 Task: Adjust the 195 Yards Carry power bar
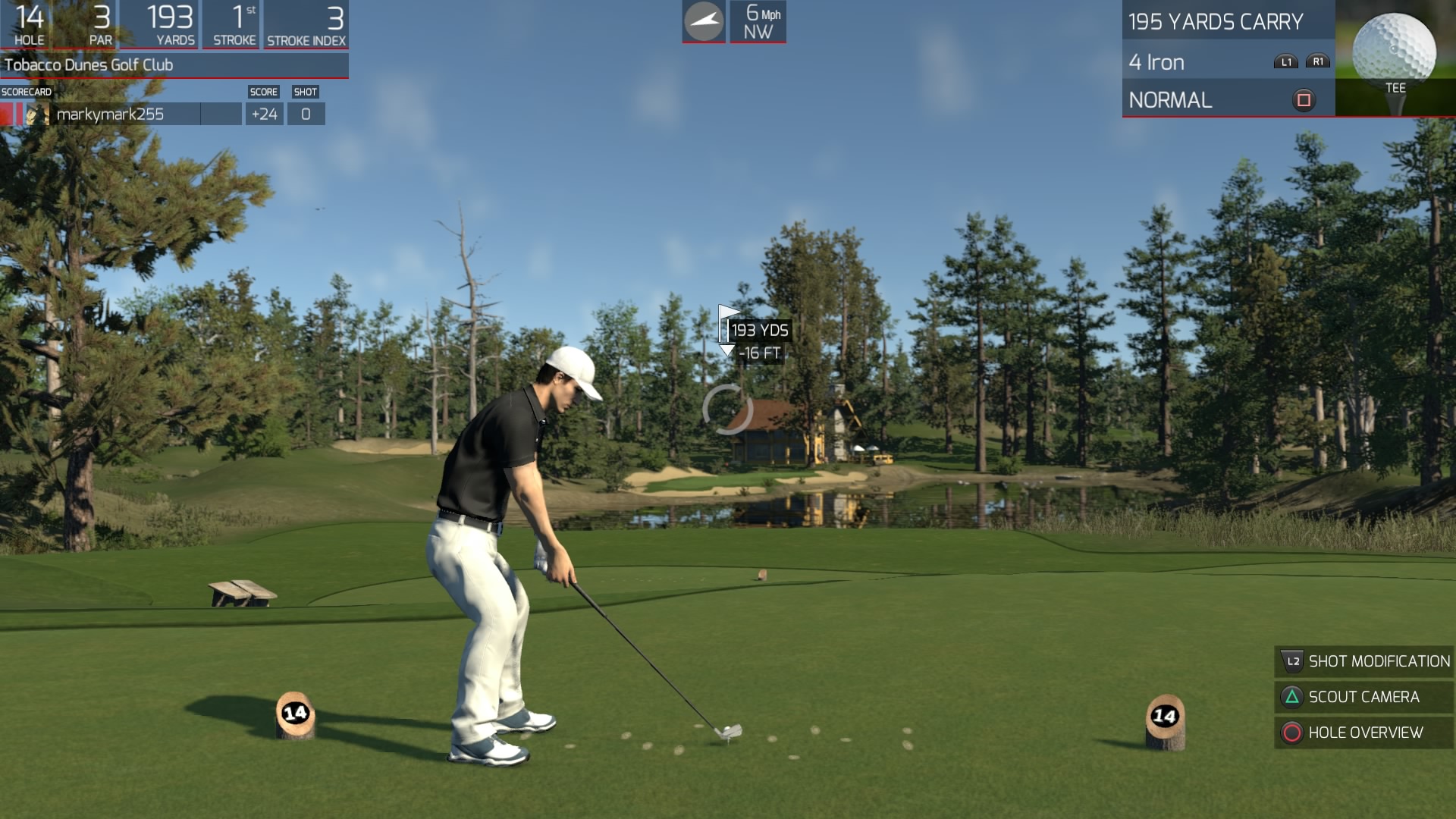pos(1213,22)
